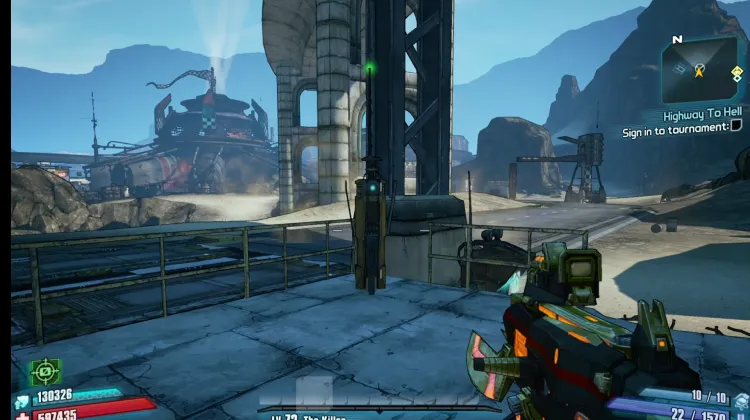Viewport: 750px width, 420px height.
Task: Click the grenade icon at bottom right
Action: [739, 402]
